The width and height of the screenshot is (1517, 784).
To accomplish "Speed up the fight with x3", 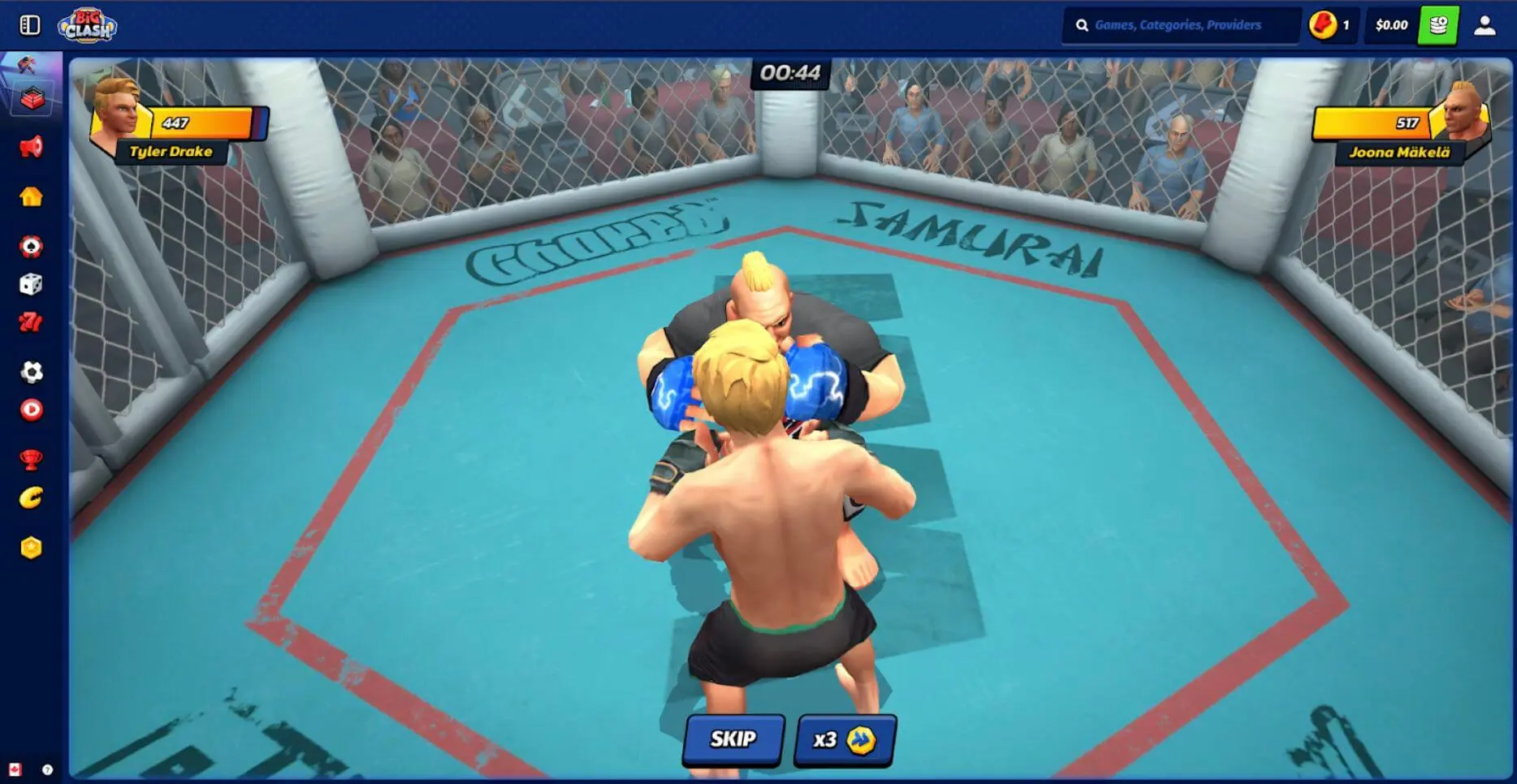I will click(x=844, y=740).
